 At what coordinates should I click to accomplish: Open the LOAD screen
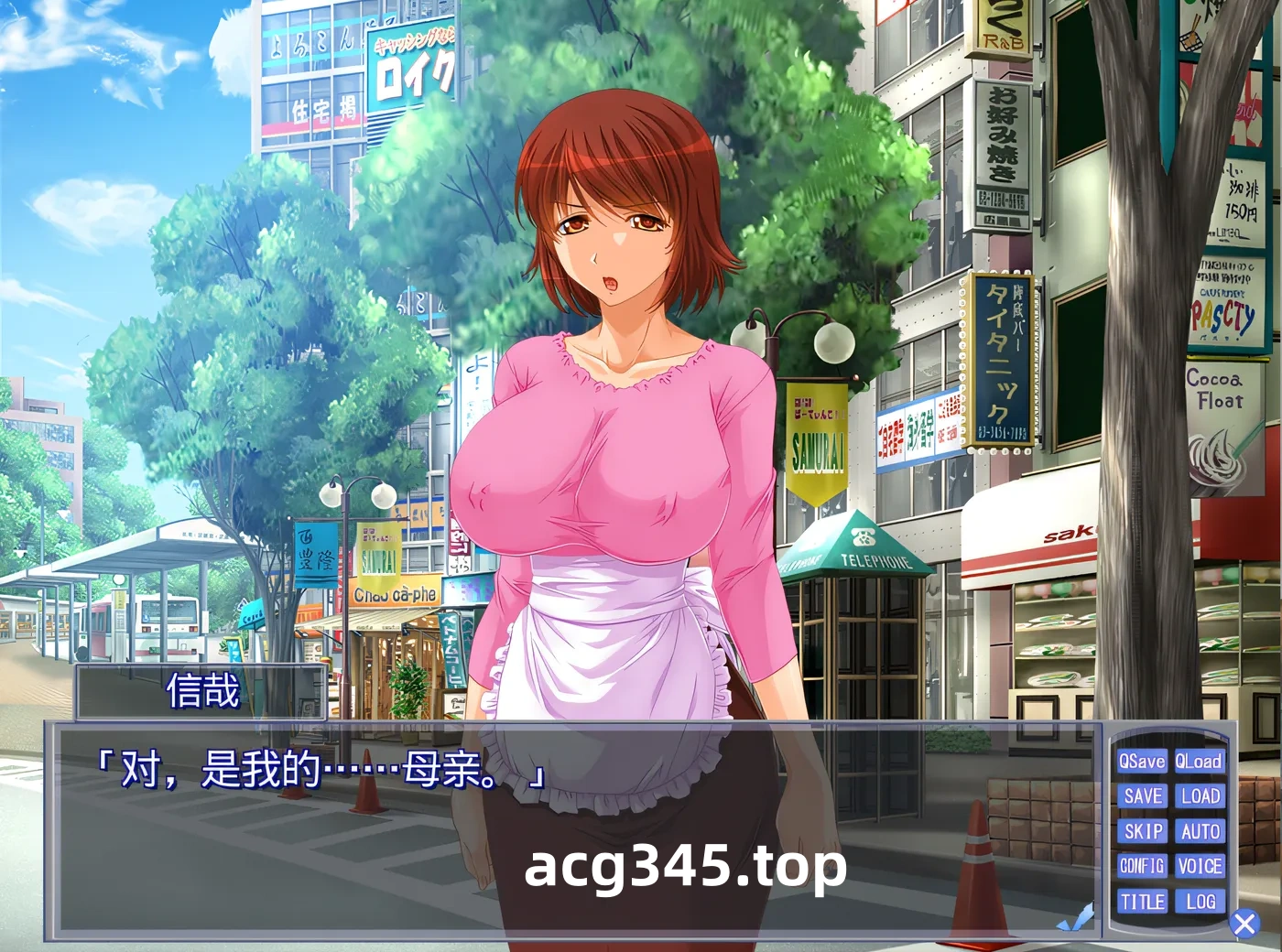coord(1202,796)
